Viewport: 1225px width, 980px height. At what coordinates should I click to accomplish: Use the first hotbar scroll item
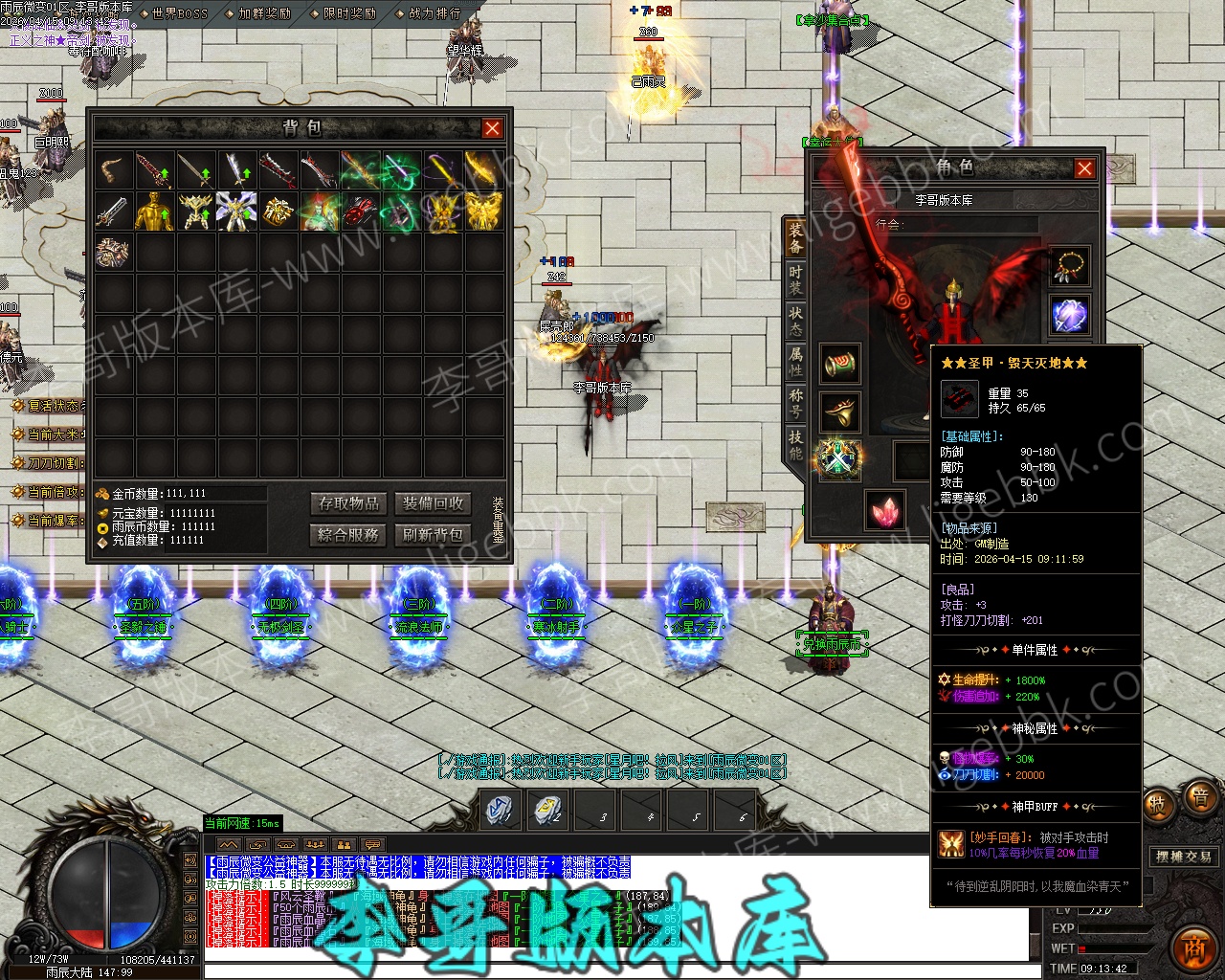[501, 810]
